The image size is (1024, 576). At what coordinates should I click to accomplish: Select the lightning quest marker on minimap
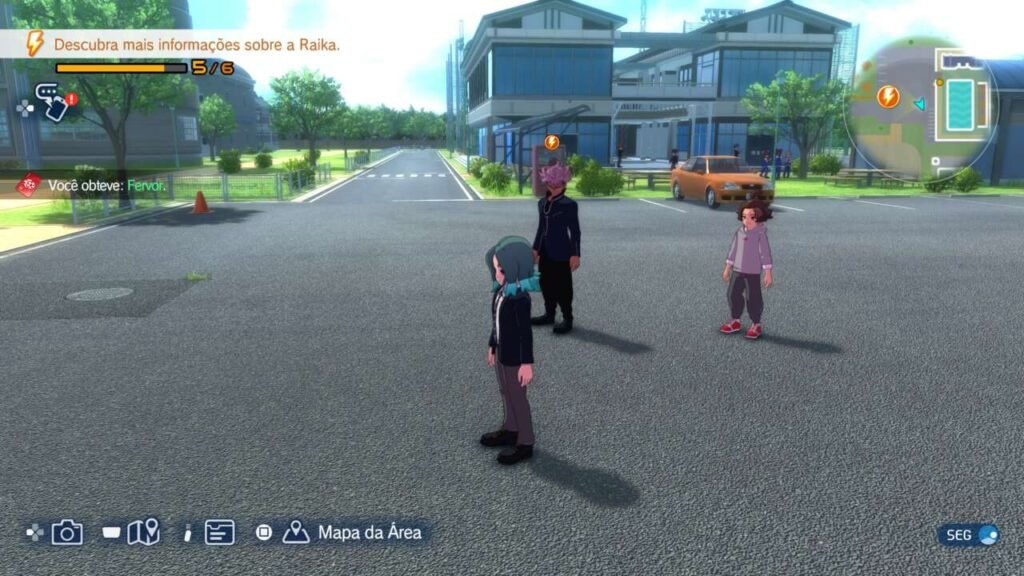tap(887, 97)
